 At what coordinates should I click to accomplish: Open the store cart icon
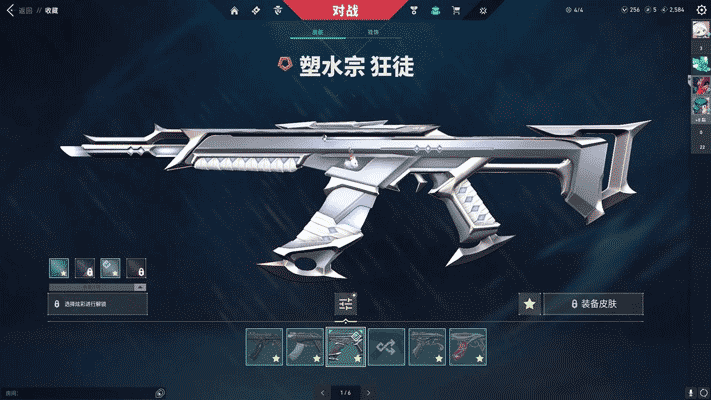(456, 10)
